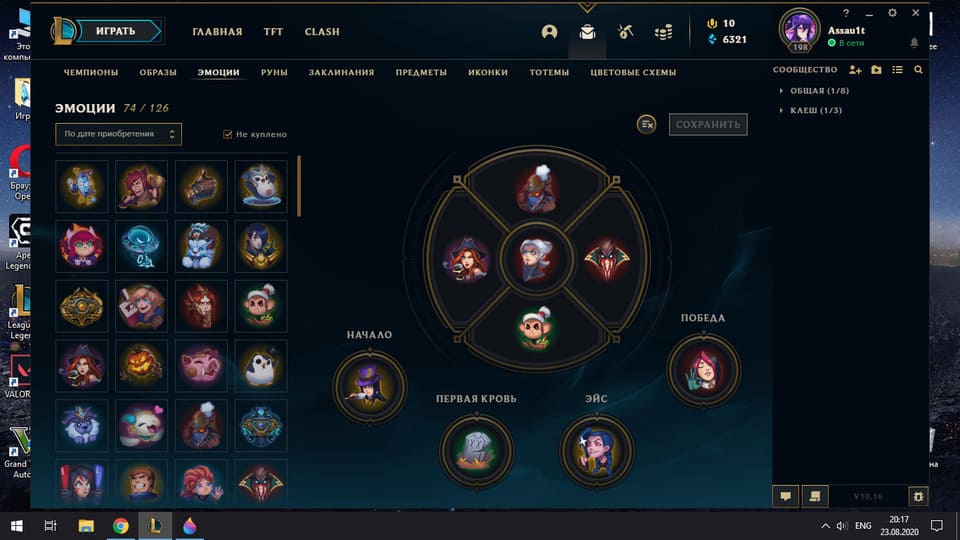Viewport: 960px width, 540px height.
Task: Open the CLASH section
Action: coord(322,32)
